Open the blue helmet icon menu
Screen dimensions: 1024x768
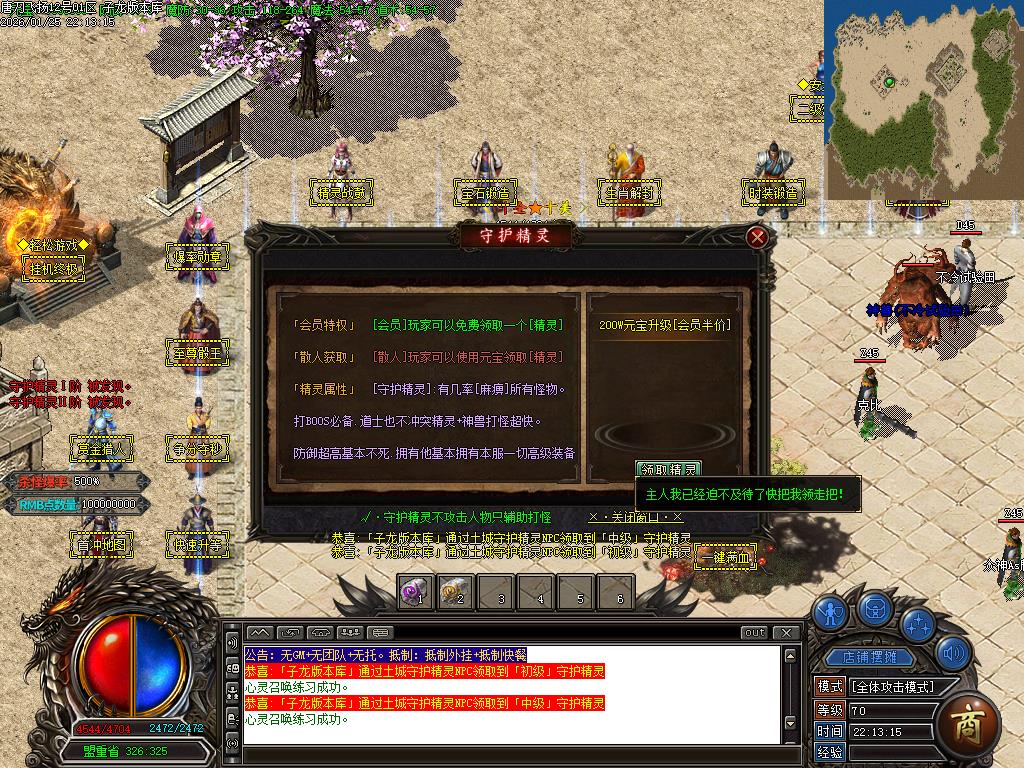tap(875, 607)
